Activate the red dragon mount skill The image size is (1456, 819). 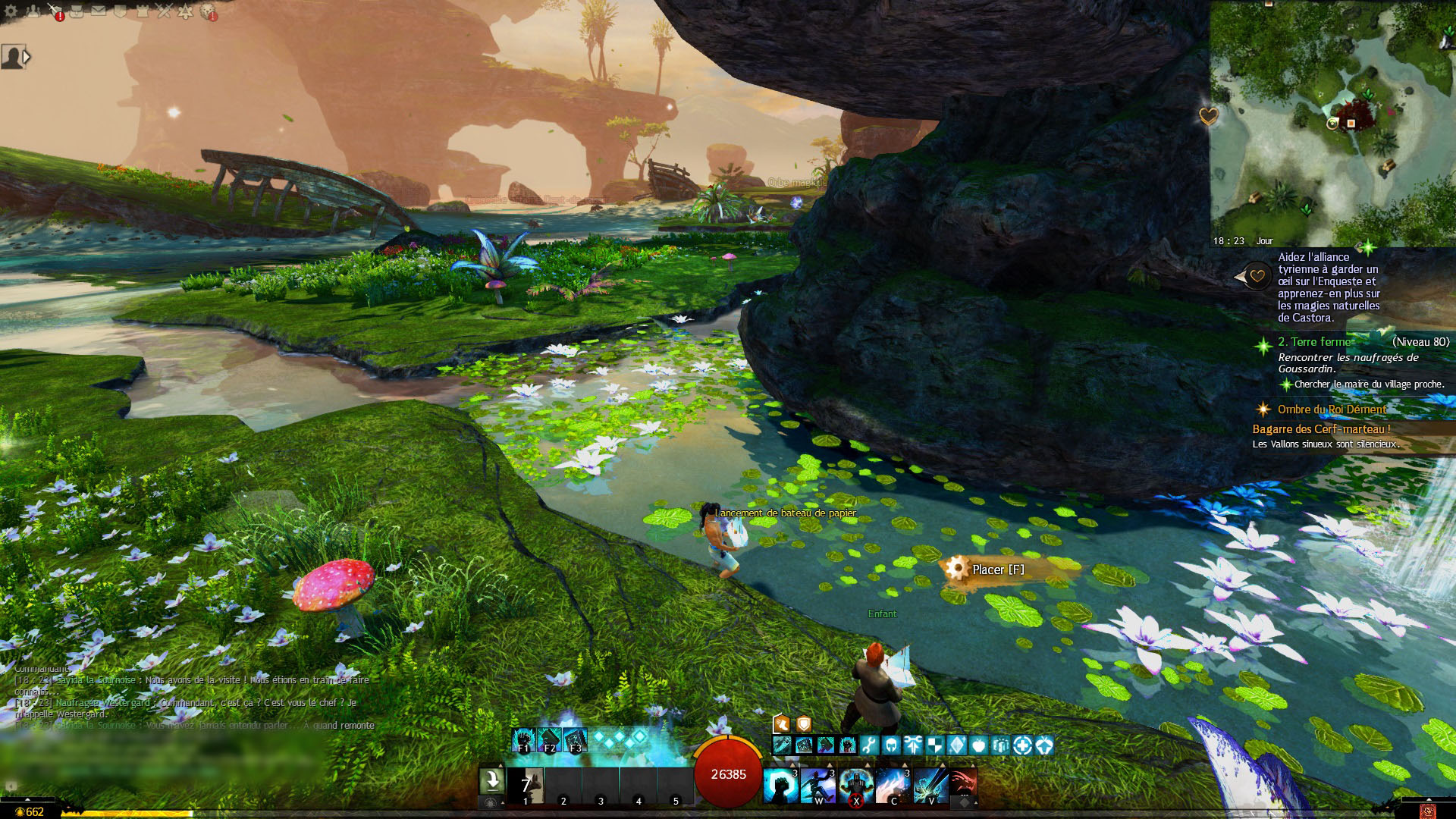[963, 781]
